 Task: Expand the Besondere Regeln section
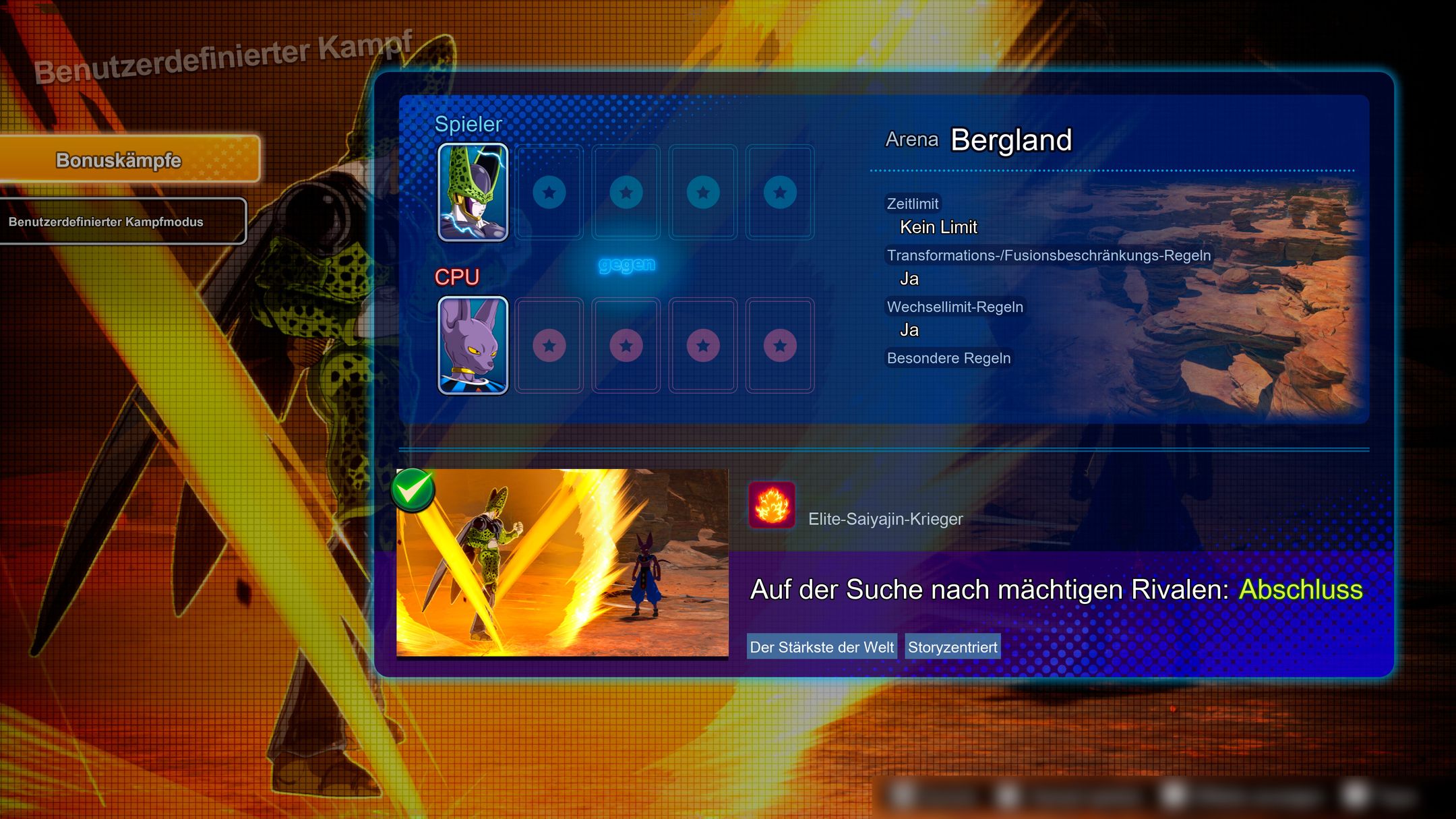(948, 358)
